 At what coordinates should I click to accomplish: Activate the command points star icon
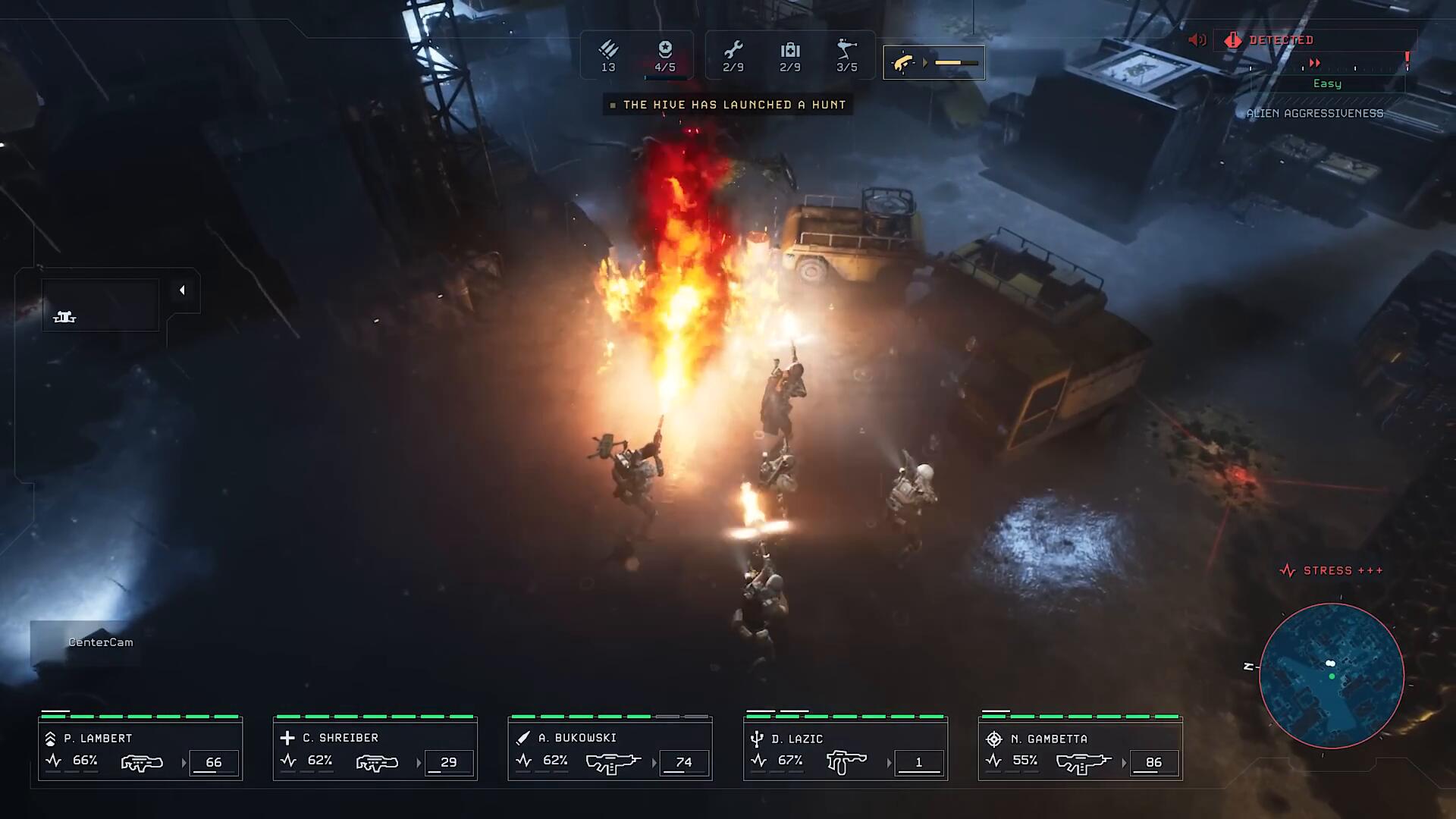[665, 51]
